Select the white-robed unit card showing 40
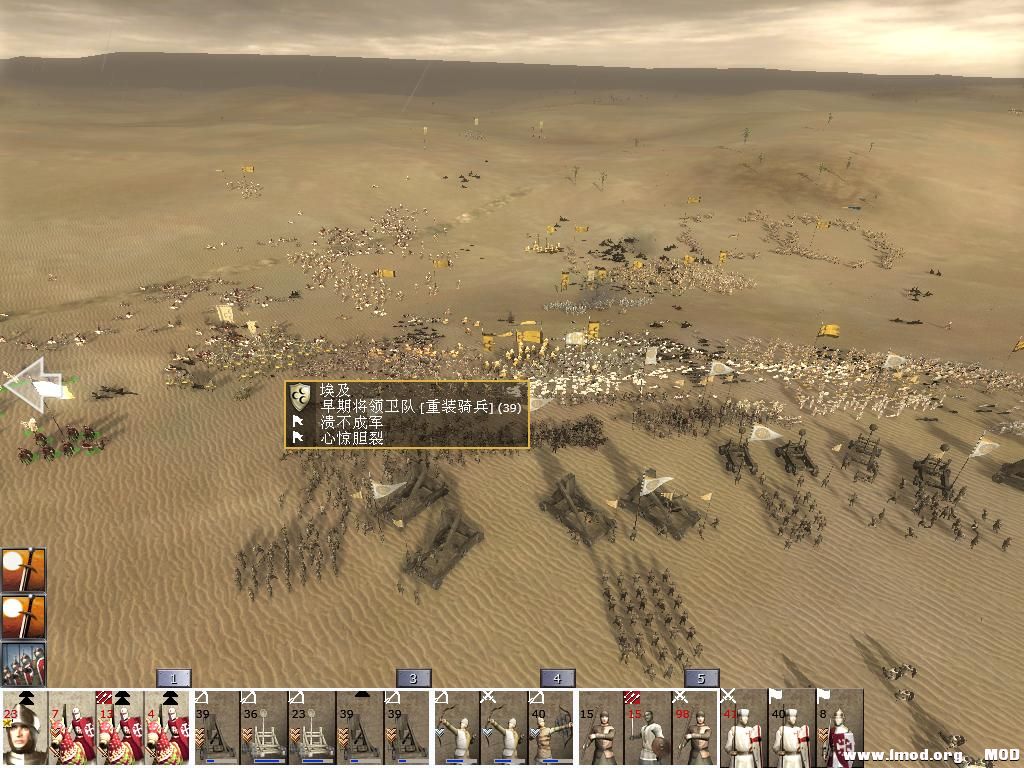This screenshot has width=1024, height=768. click(792, 729)
